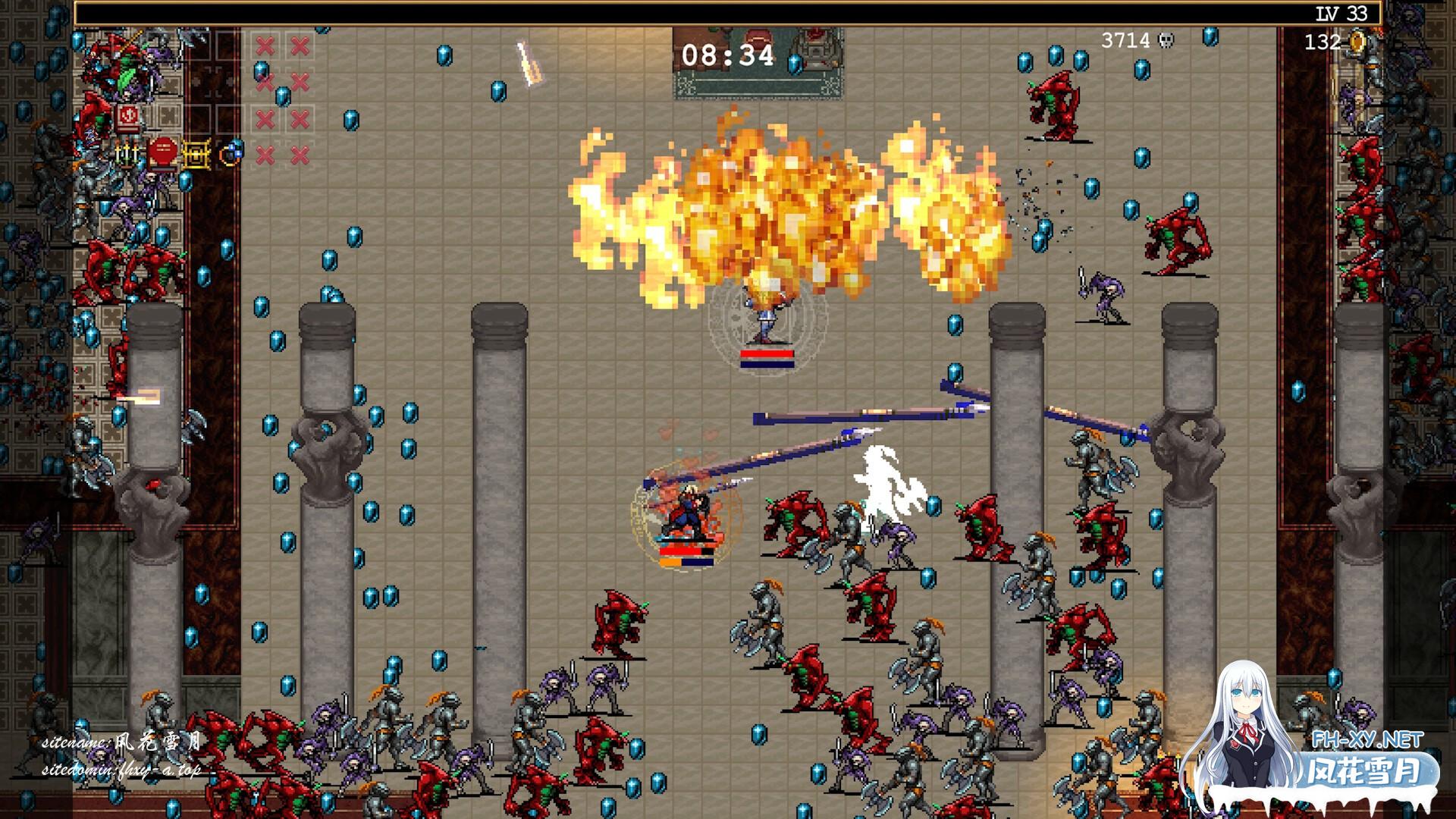This screenshot has width=1456, height=819.
Task: Click the gold ring with blue gems
Action: click(231, 153)
